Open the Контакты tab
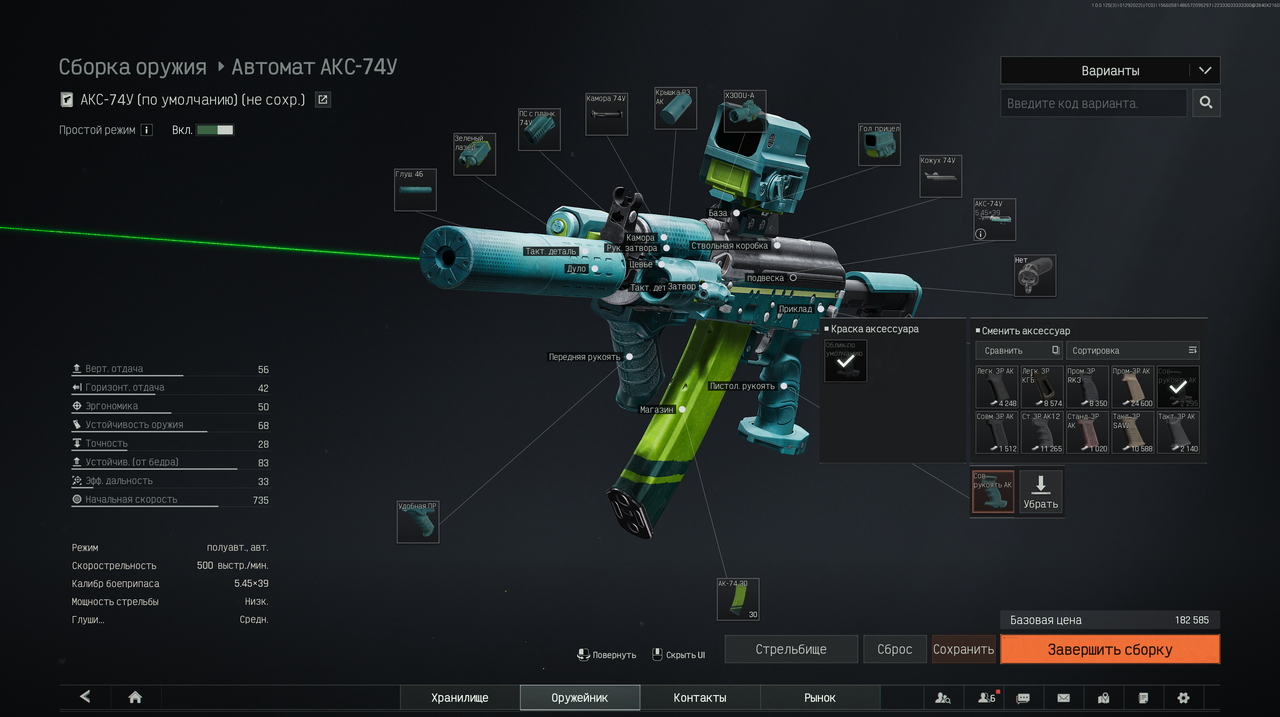Viewport: 1280px width, 717px height. point(700,698)
